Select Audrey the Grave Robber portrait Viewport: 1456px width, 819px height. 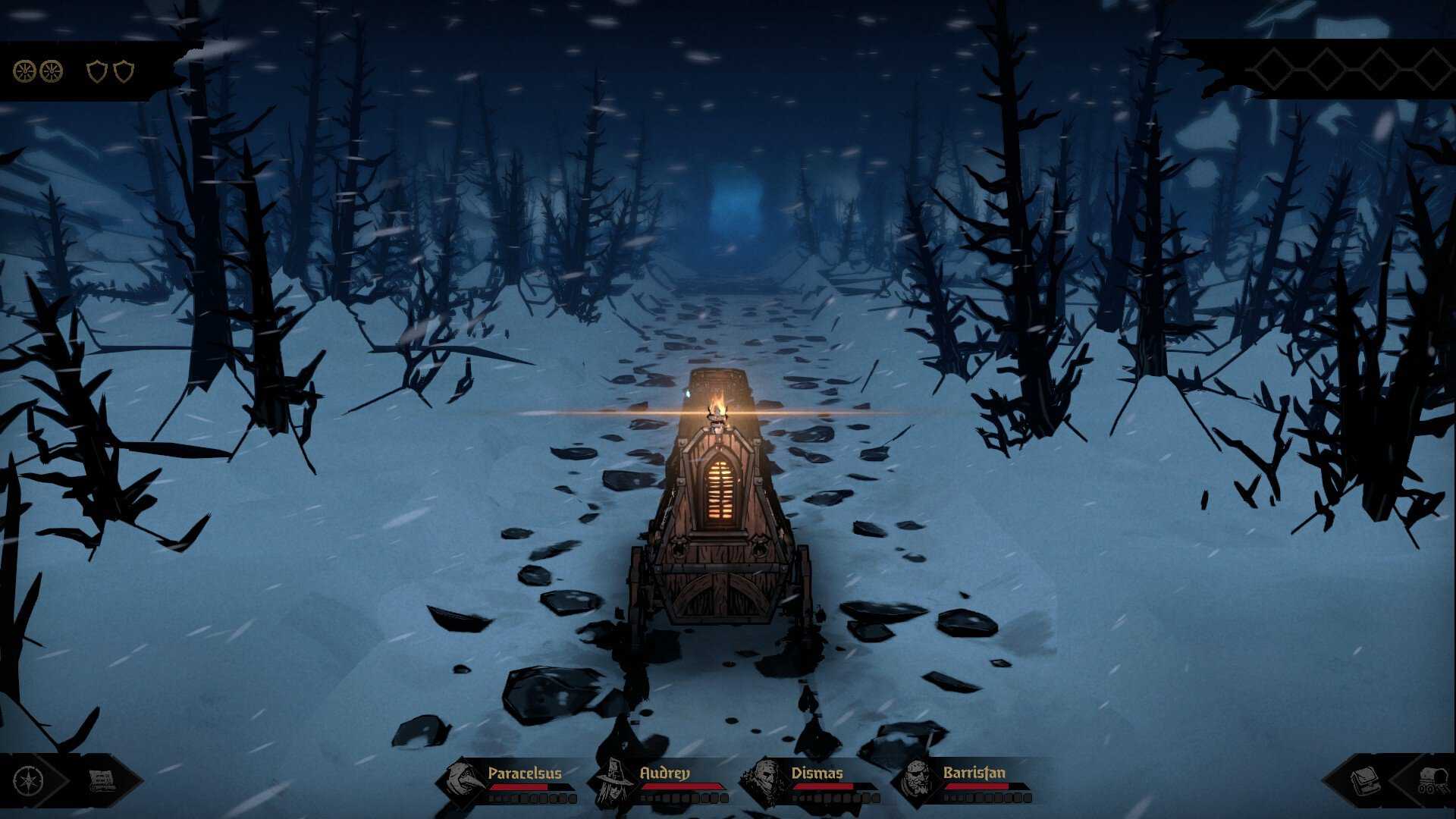pyautogui.click(x=614, y=781)
